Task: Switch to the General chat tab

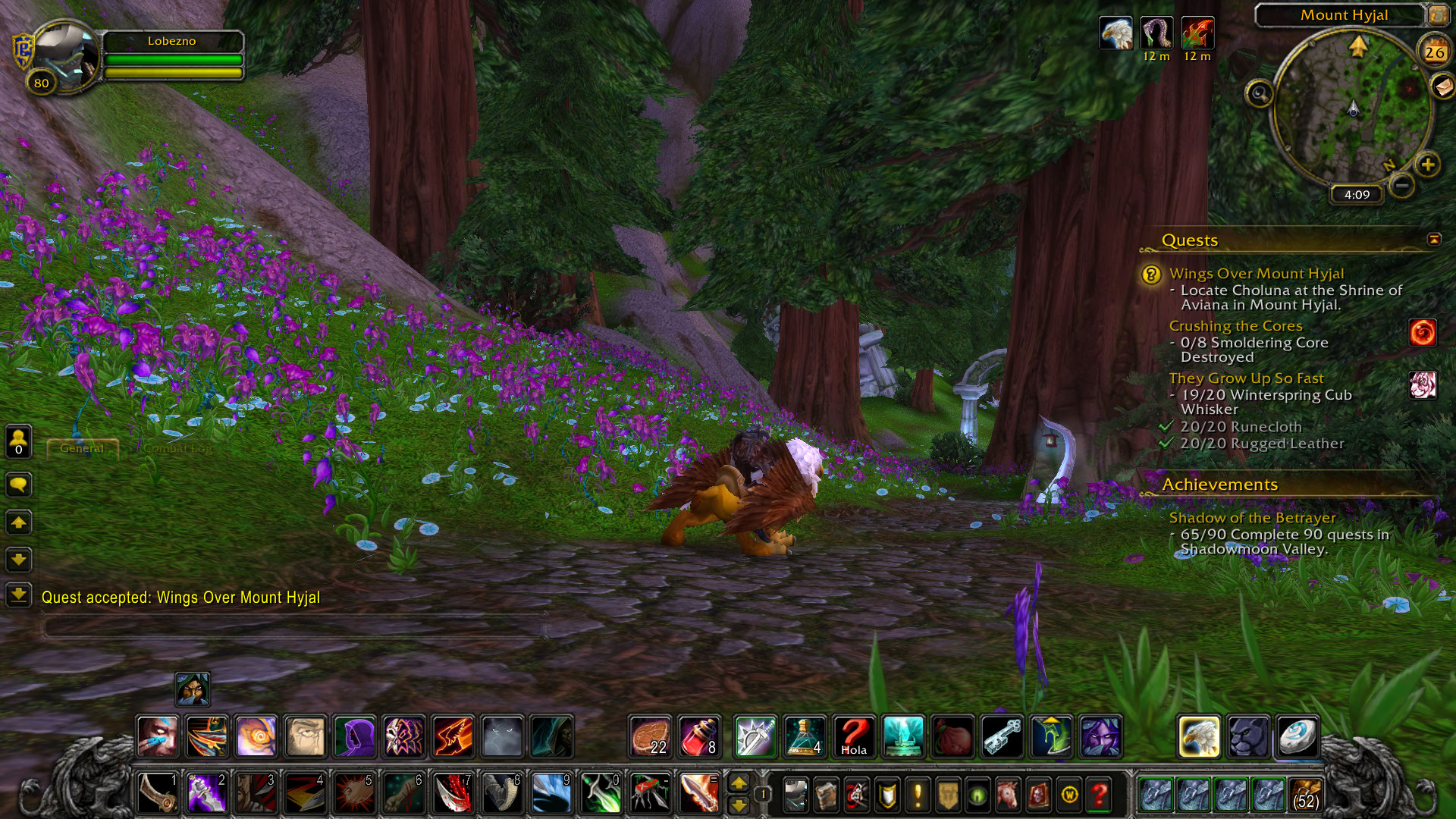Action: coord(82,448)
